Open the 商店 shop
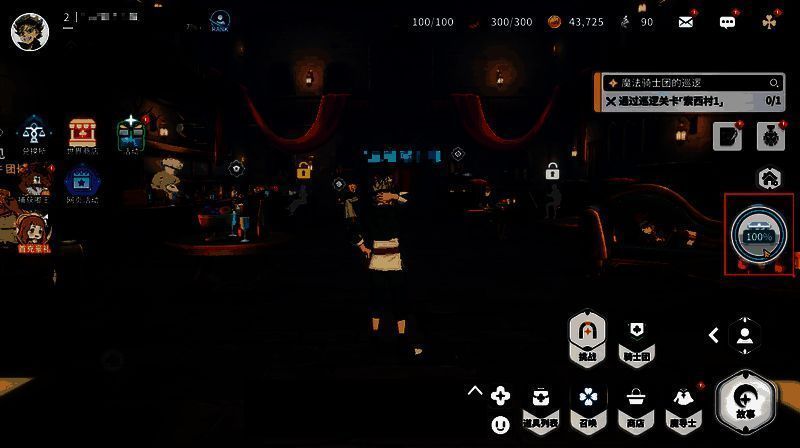Image resolution: width=800 pixels, height=448 pixels. (x=633, y=407)
